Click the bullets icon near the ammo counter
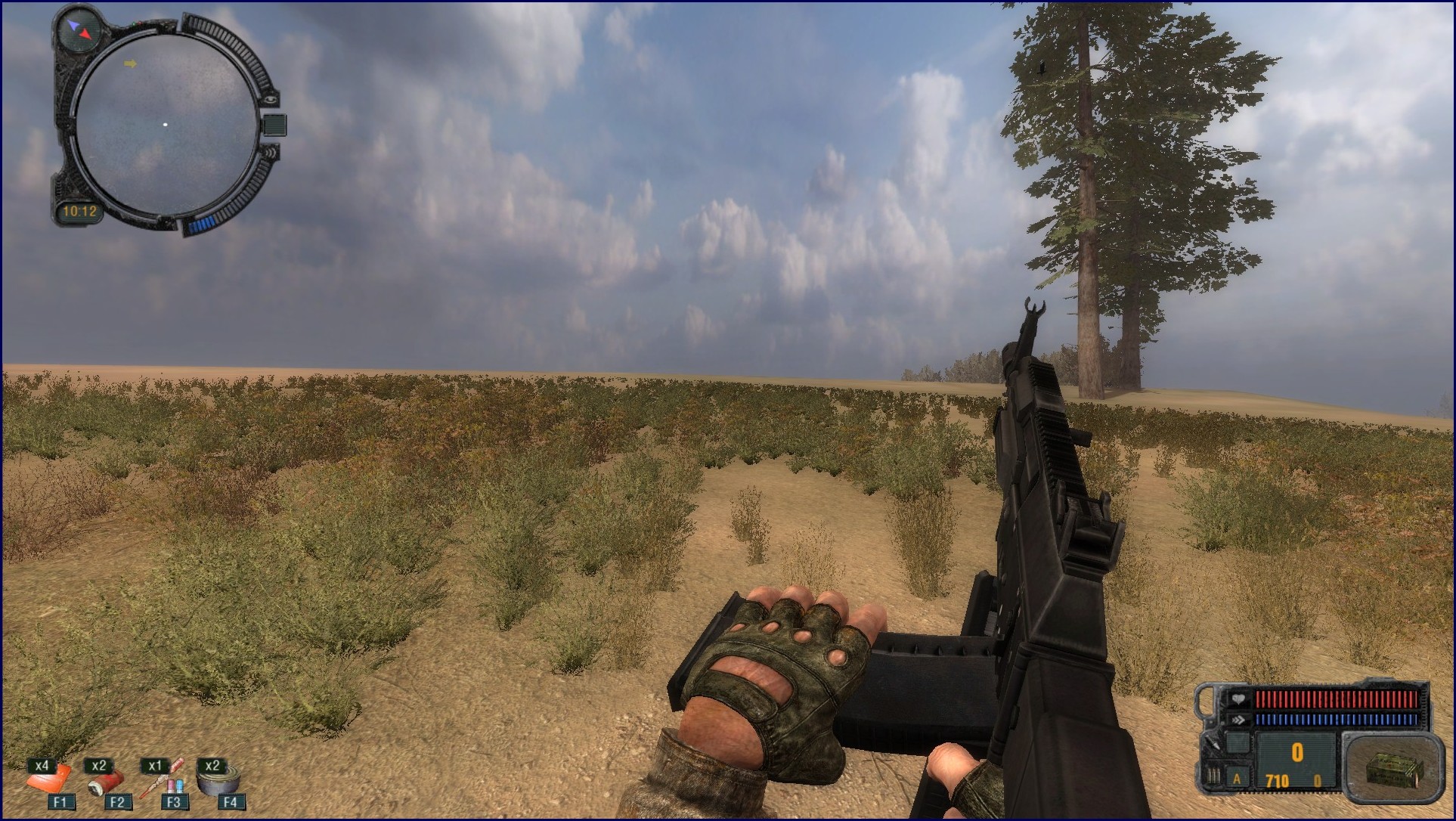This screenshot has height=821, width=1456. tap(1213, 776)
